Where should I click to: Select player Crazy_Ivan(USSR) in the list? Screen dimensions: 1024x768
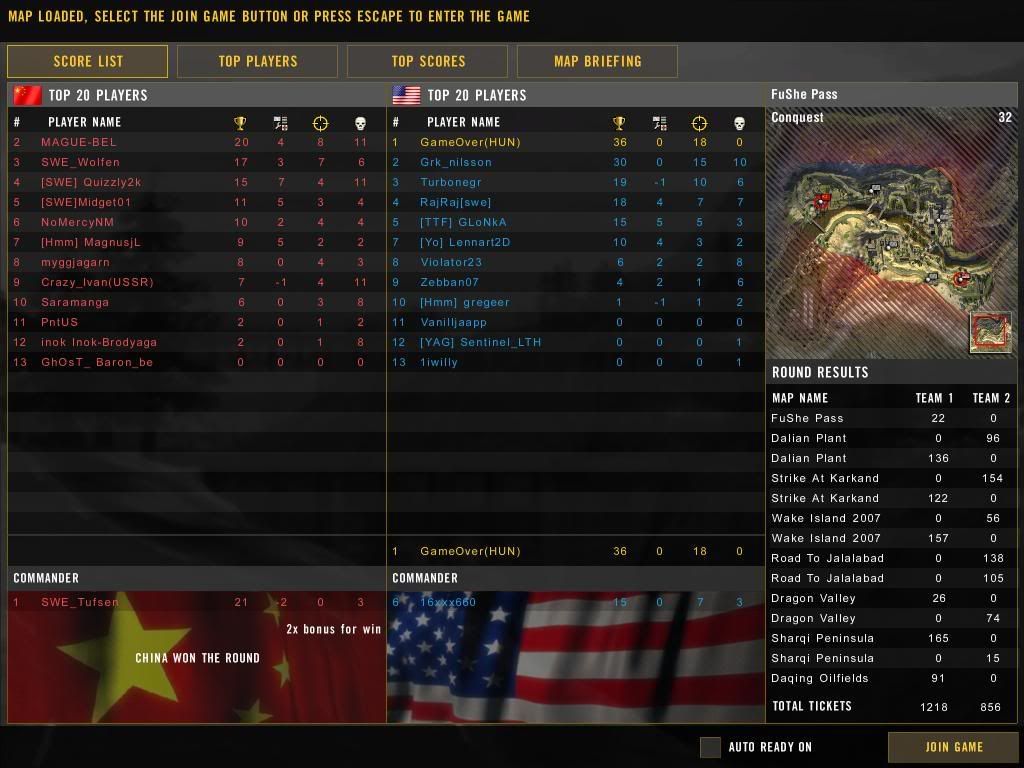coord(97,282)
